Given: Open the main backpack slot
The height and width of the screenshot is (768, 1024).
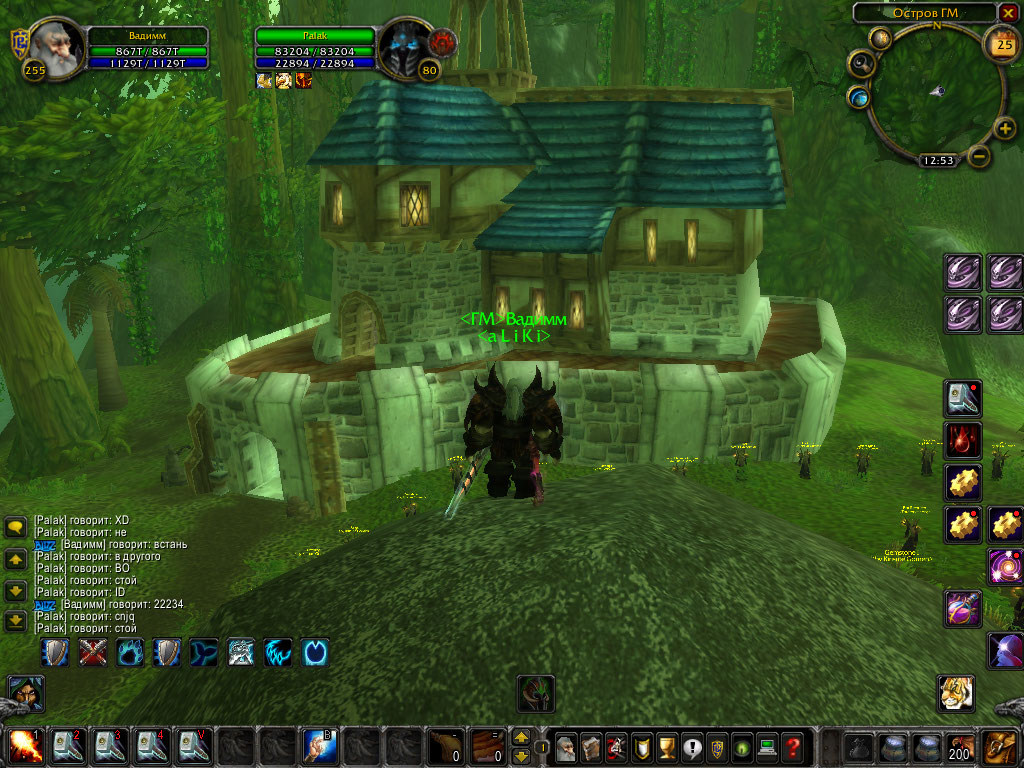Looking at the screenshot, I should click(1000, 746).
